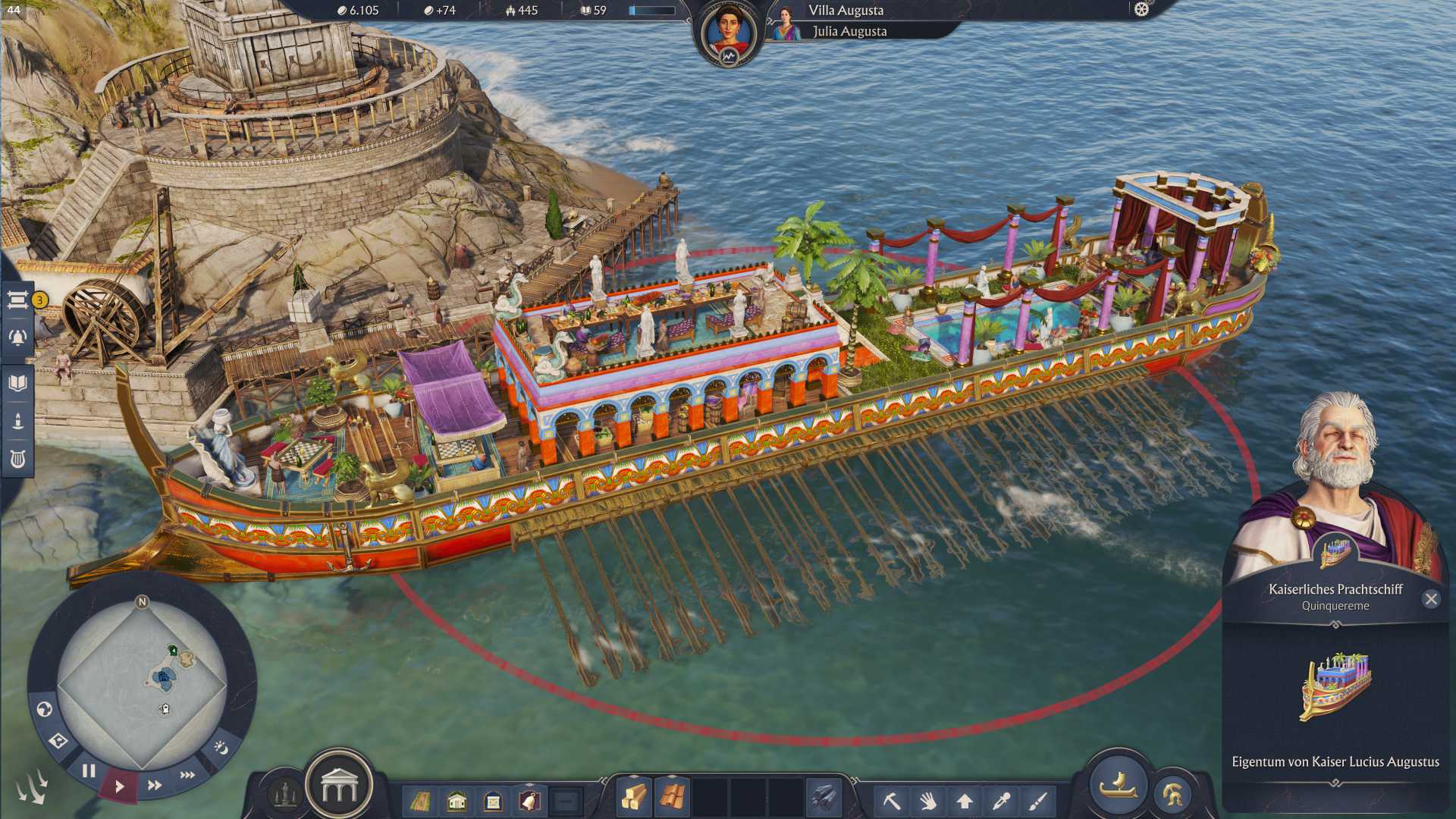
Task: Open the ship overview via the golden ship icon
Action: tap(1119, 787)
